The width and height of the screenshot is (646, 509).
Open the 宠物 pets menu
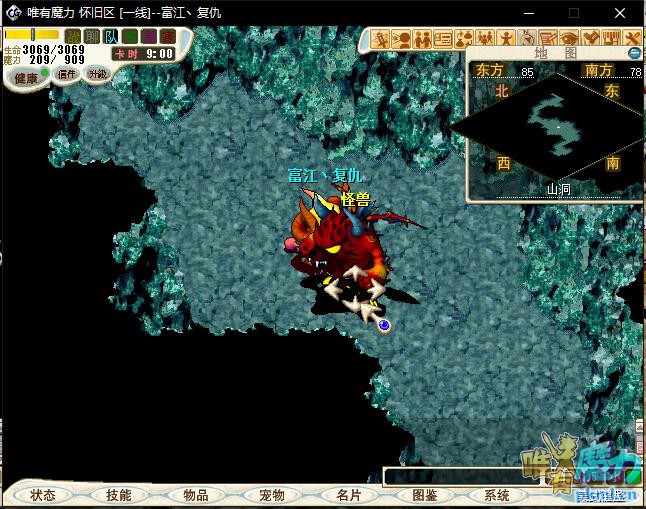tap(272, 495)
